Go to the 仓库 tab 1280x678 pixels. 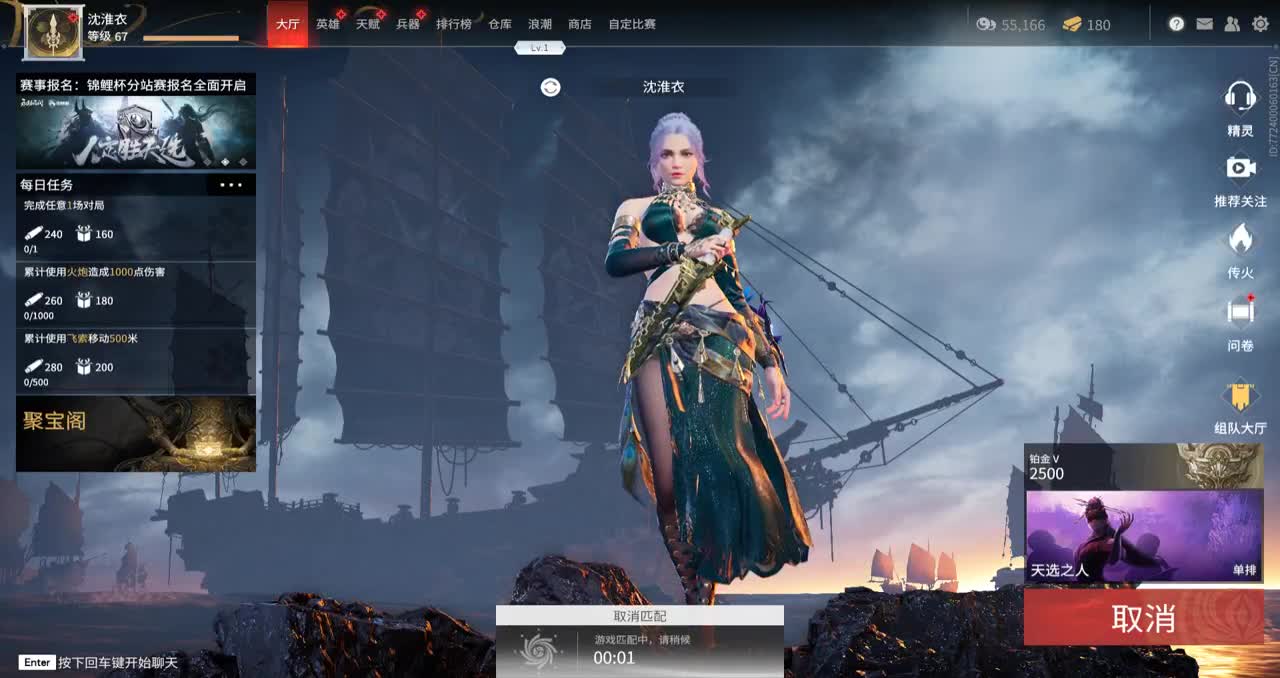500,24
